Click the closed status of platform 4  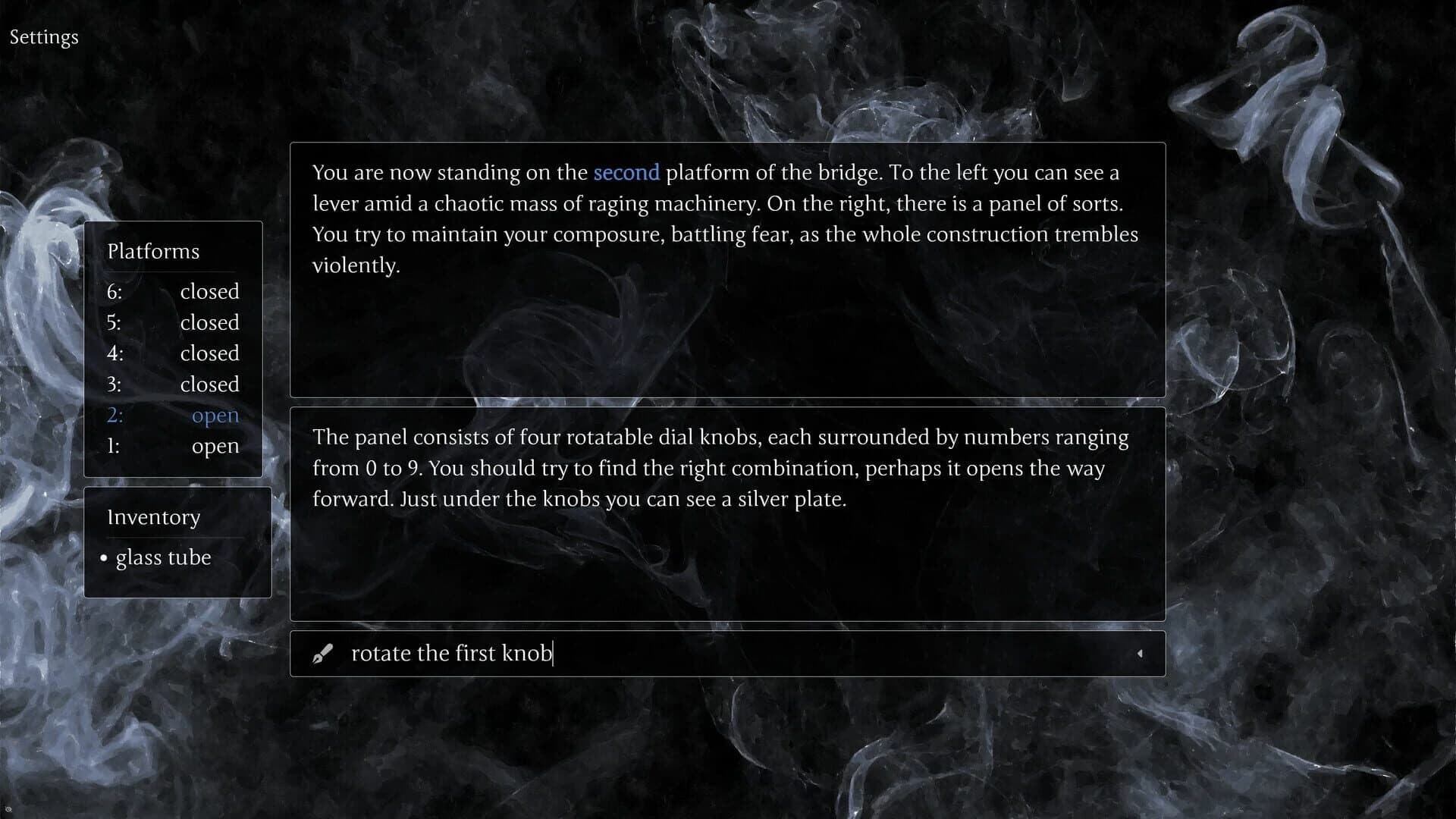(209, 353)
